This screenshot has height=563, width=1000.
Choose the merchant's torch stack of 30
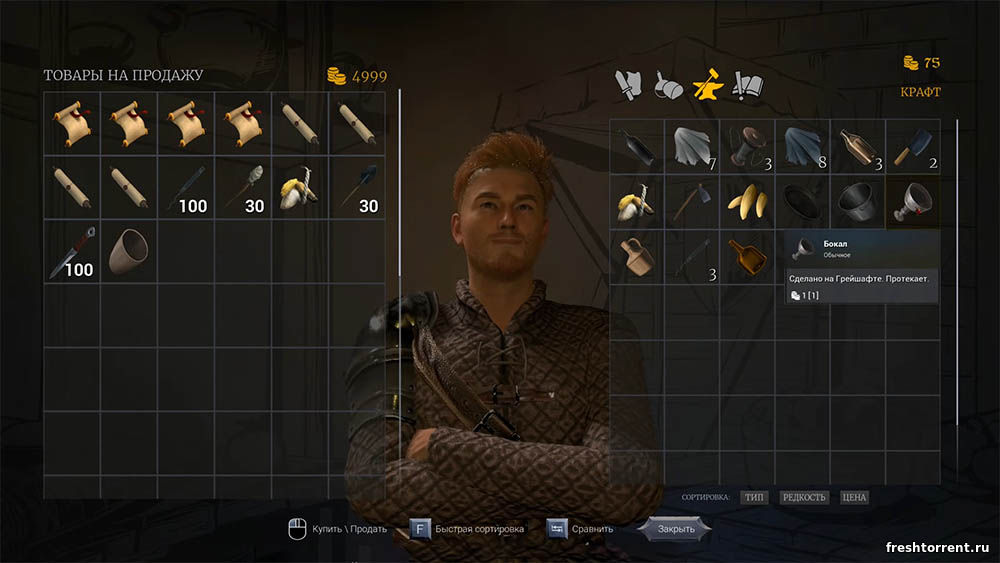(243, 187)
